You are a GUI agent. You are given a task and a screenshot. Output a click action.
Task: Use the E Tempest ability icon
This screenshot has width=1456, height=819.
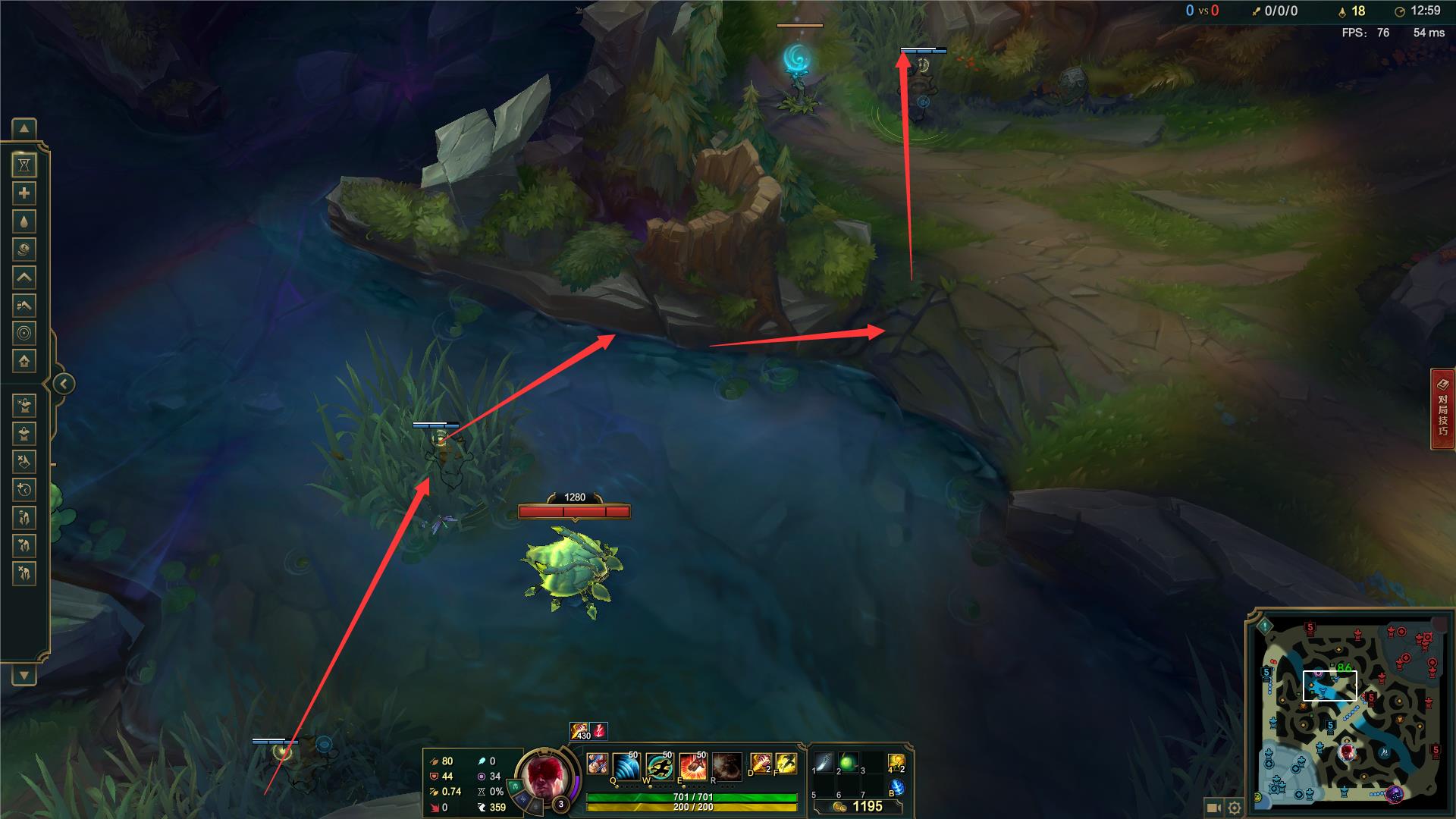pos(693,767)
